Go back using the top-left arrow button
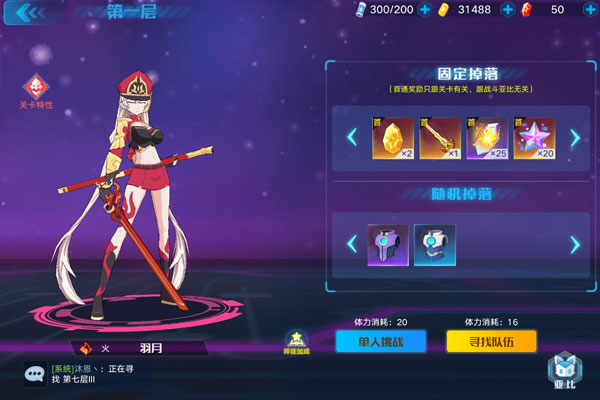The width and height of the screenshot is (600, 400). [30, 12]
